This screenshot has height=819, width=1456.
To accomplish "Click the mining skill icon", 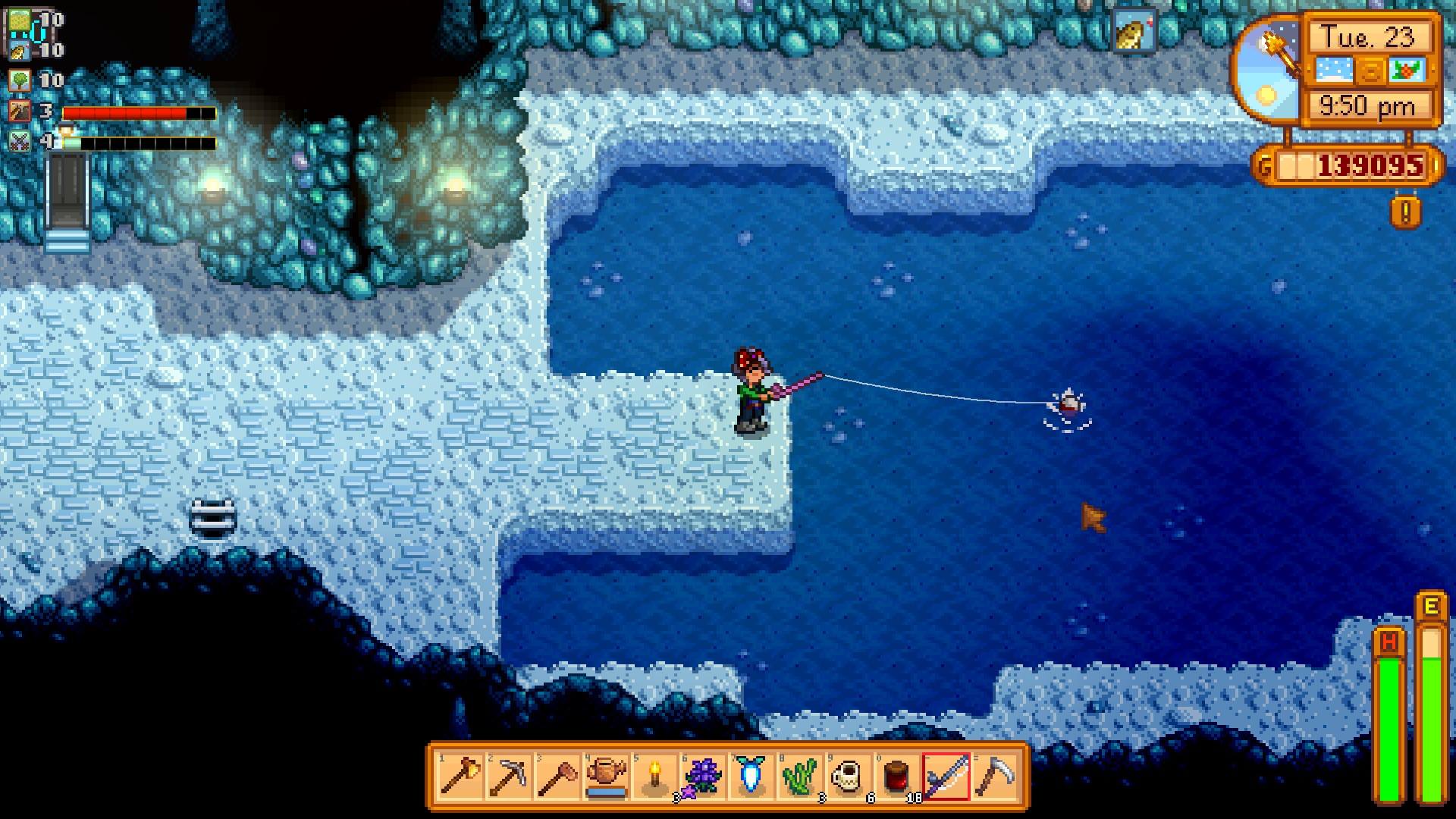I will click(20, 111).
